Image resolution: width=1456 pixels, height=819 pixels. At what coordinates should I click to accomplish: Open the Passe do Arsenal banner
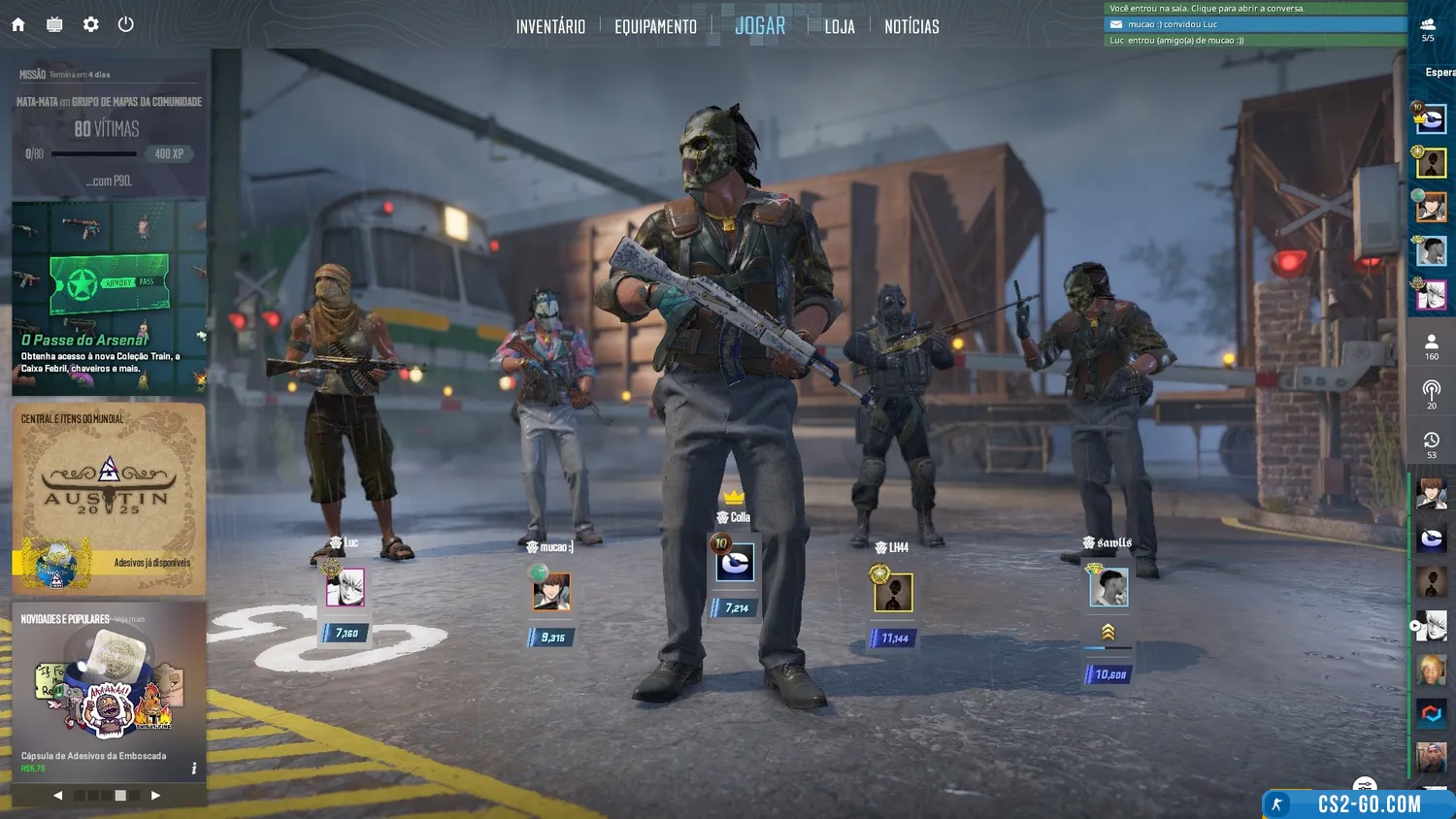point(109,298)
